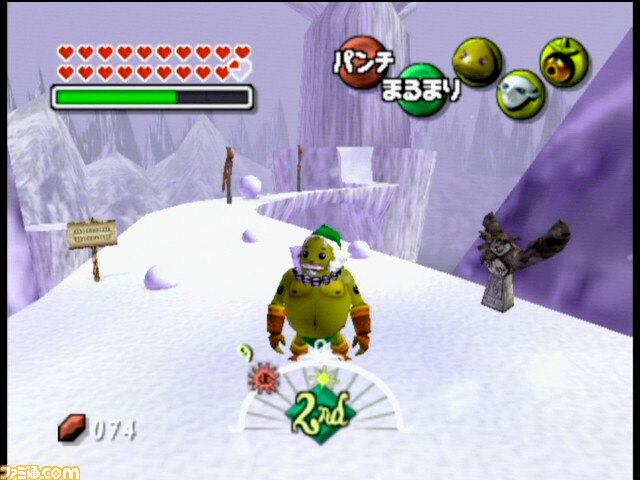The width and height of the screenshot is (640, 480).
Task: Select the green まるまり curl action
Action: [x=422, y=92]
